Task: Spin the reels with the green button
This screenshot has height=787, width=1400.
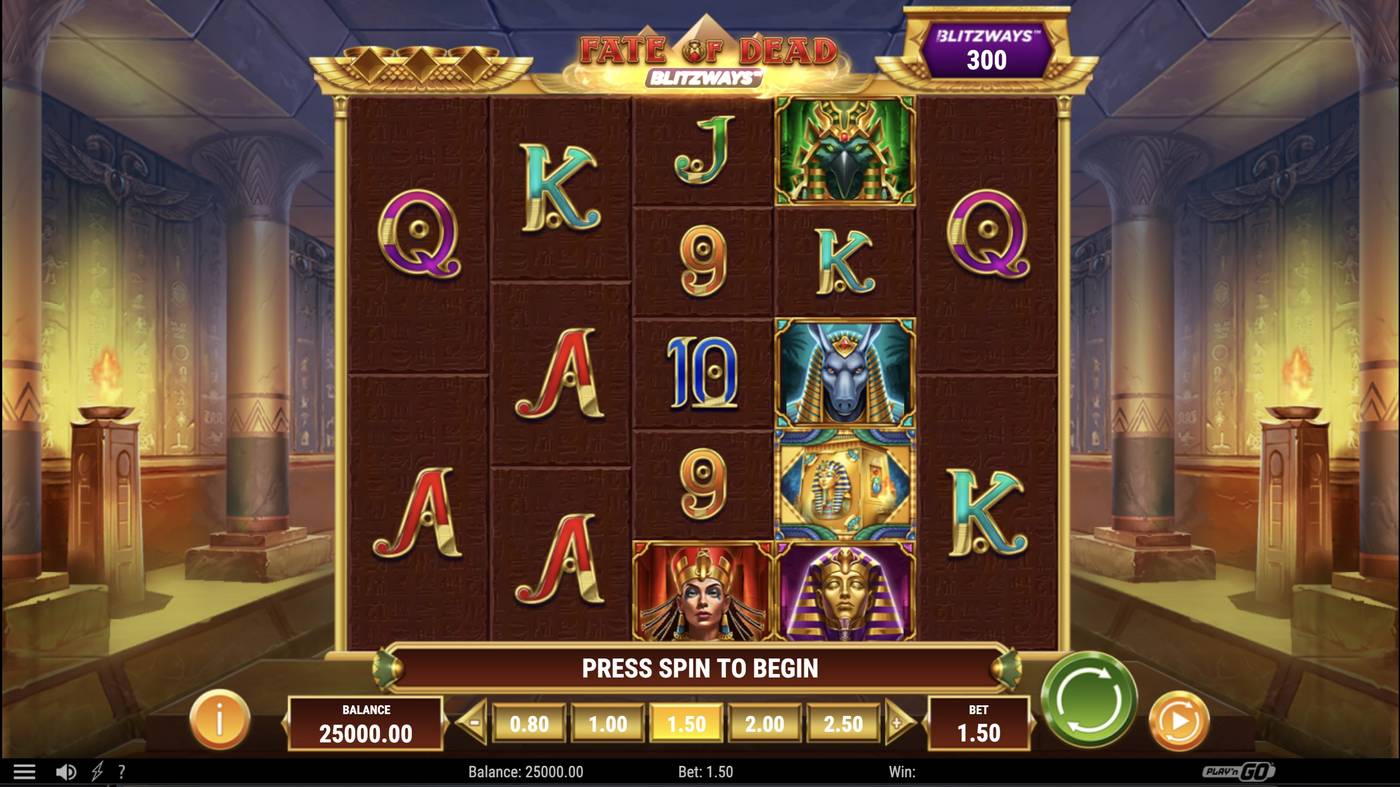Action: click(x=1089, y=698)
